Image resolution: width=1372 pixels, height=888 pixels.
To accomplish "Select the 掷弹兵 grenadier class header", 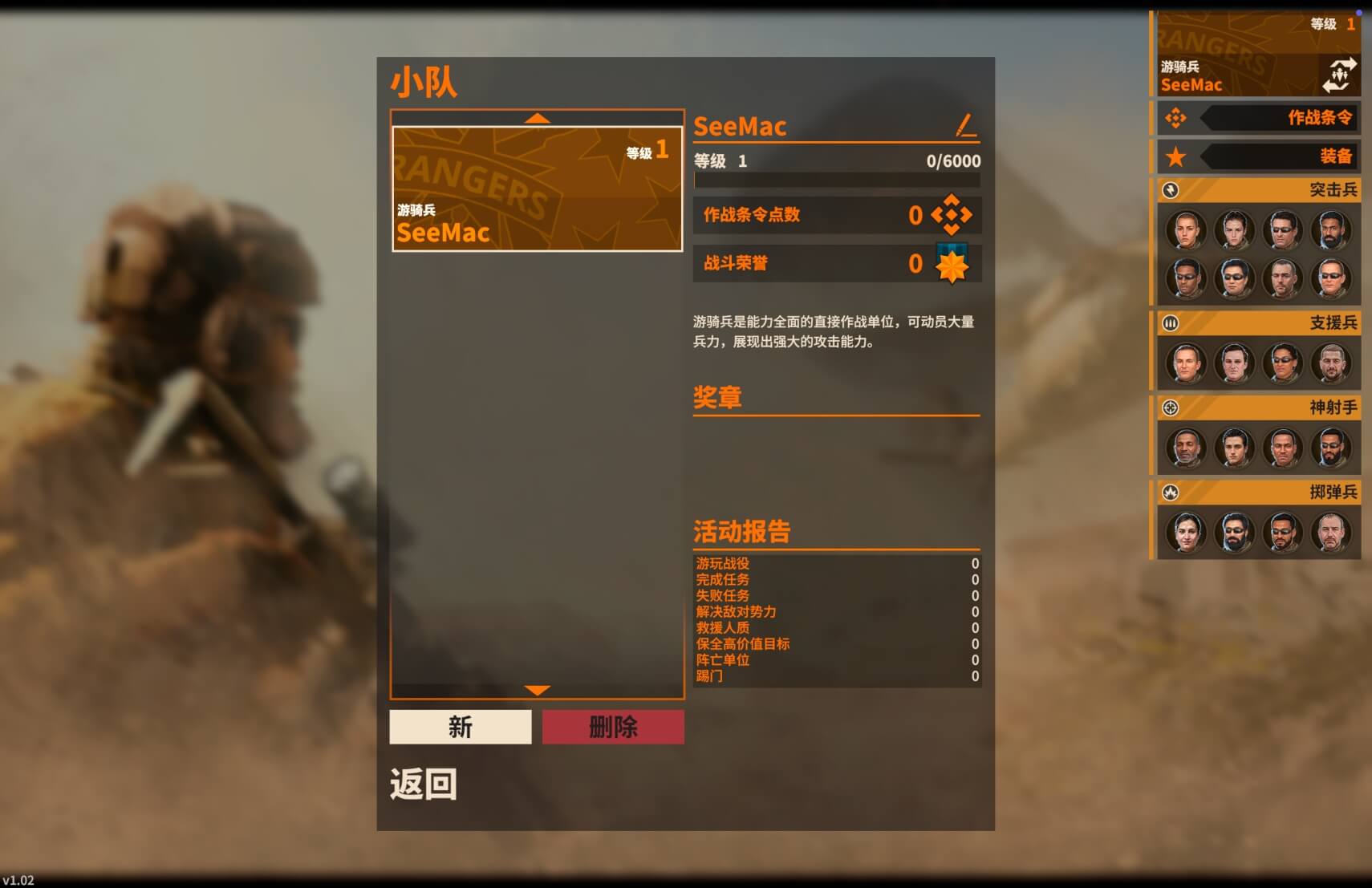I will coord(1257,492).
